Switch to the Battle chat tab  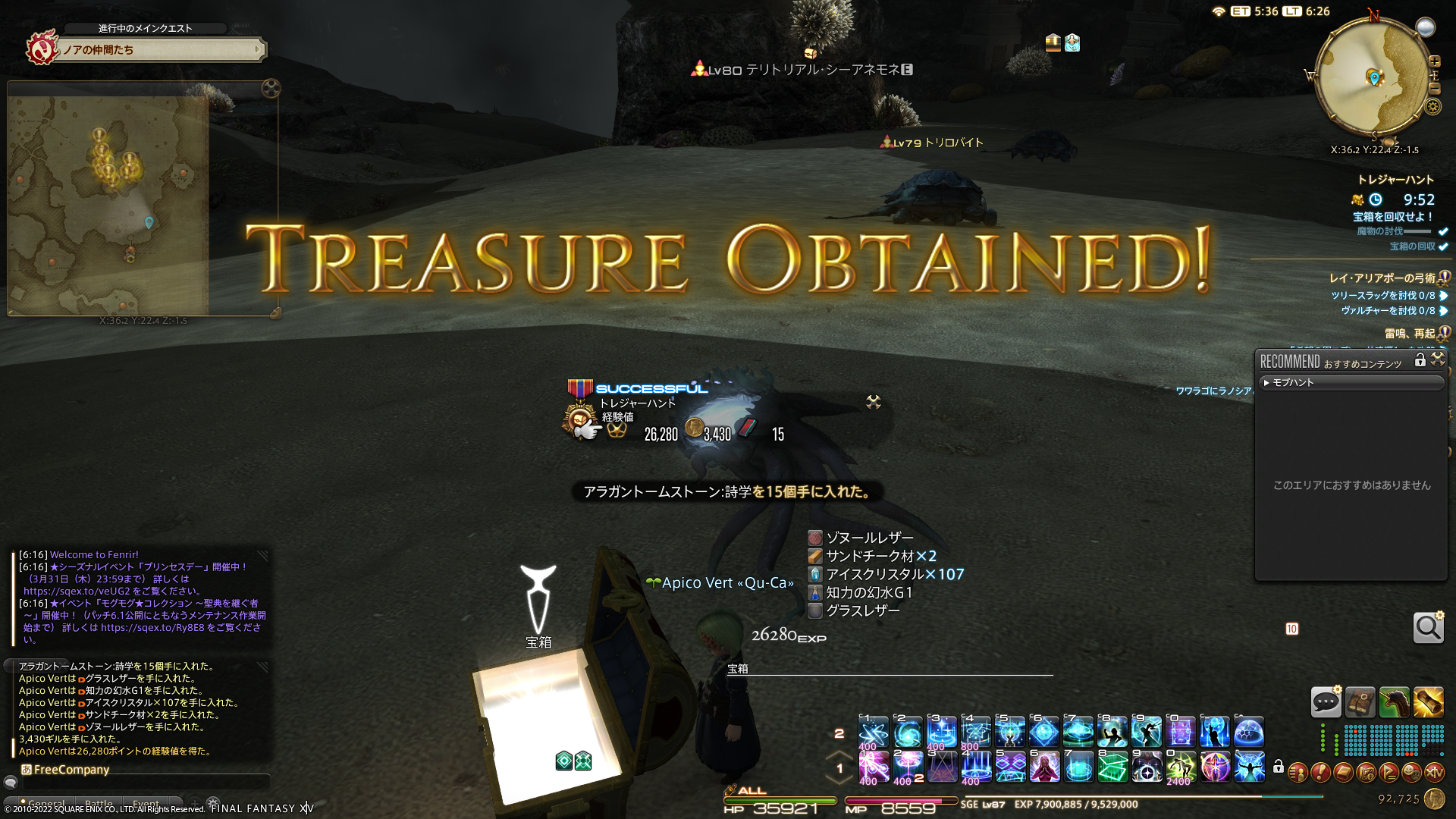click(x=99, y=804)
